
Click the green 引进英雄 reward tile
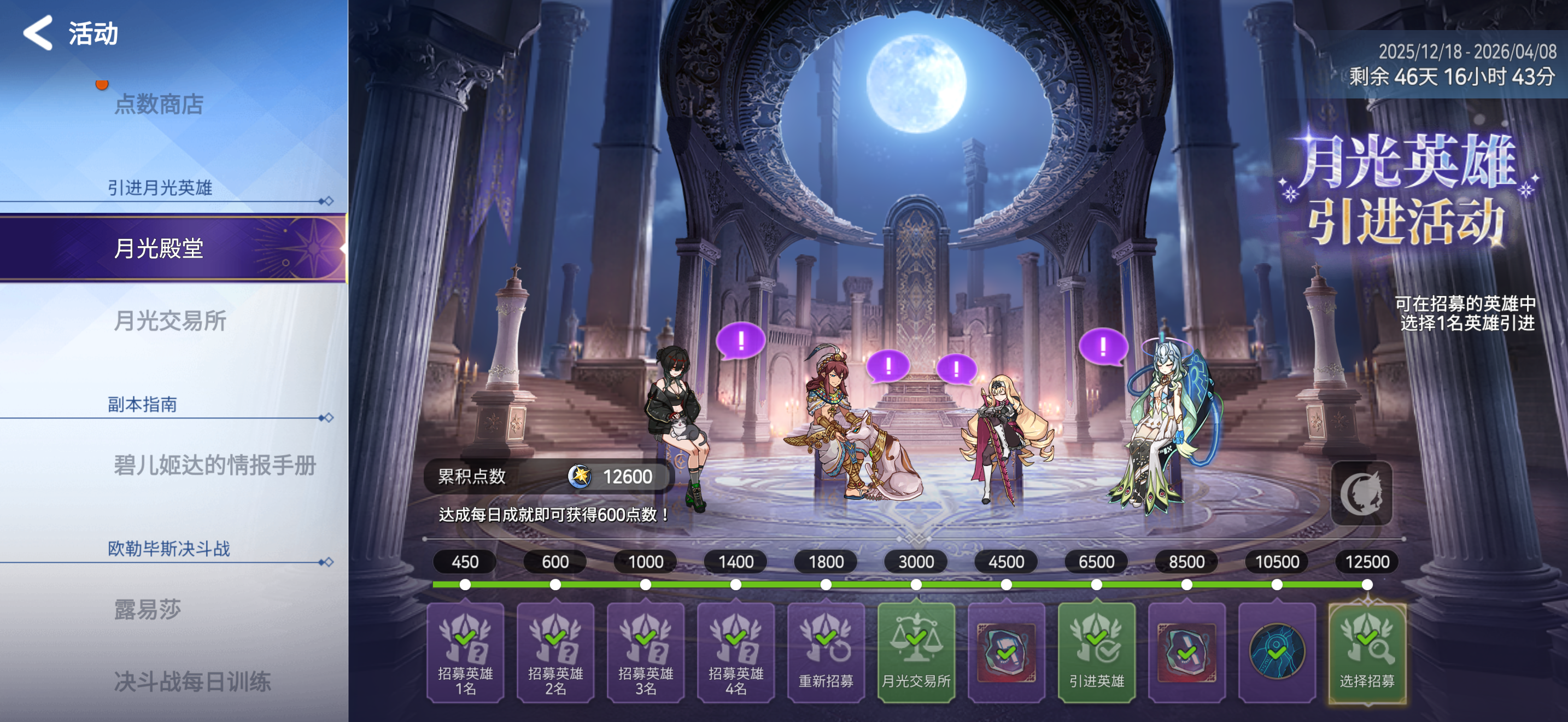point(1096,653)
